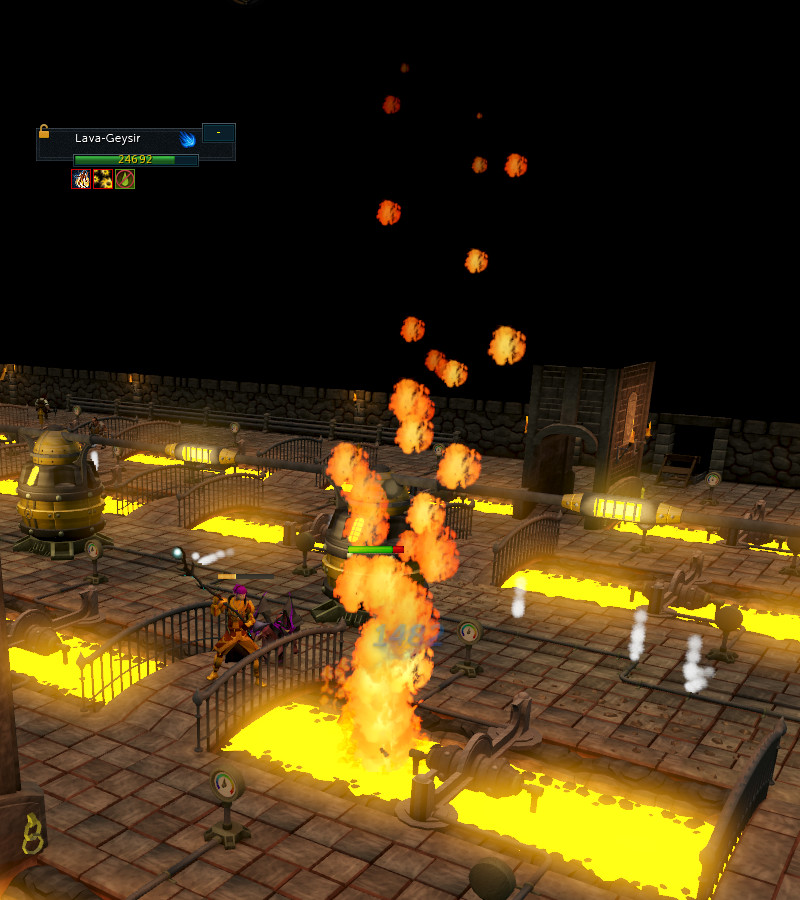The width and height of the screenshot is (800, 900).
Task: Select the Lava-Geysir target name panel
Action: point(110,139)
